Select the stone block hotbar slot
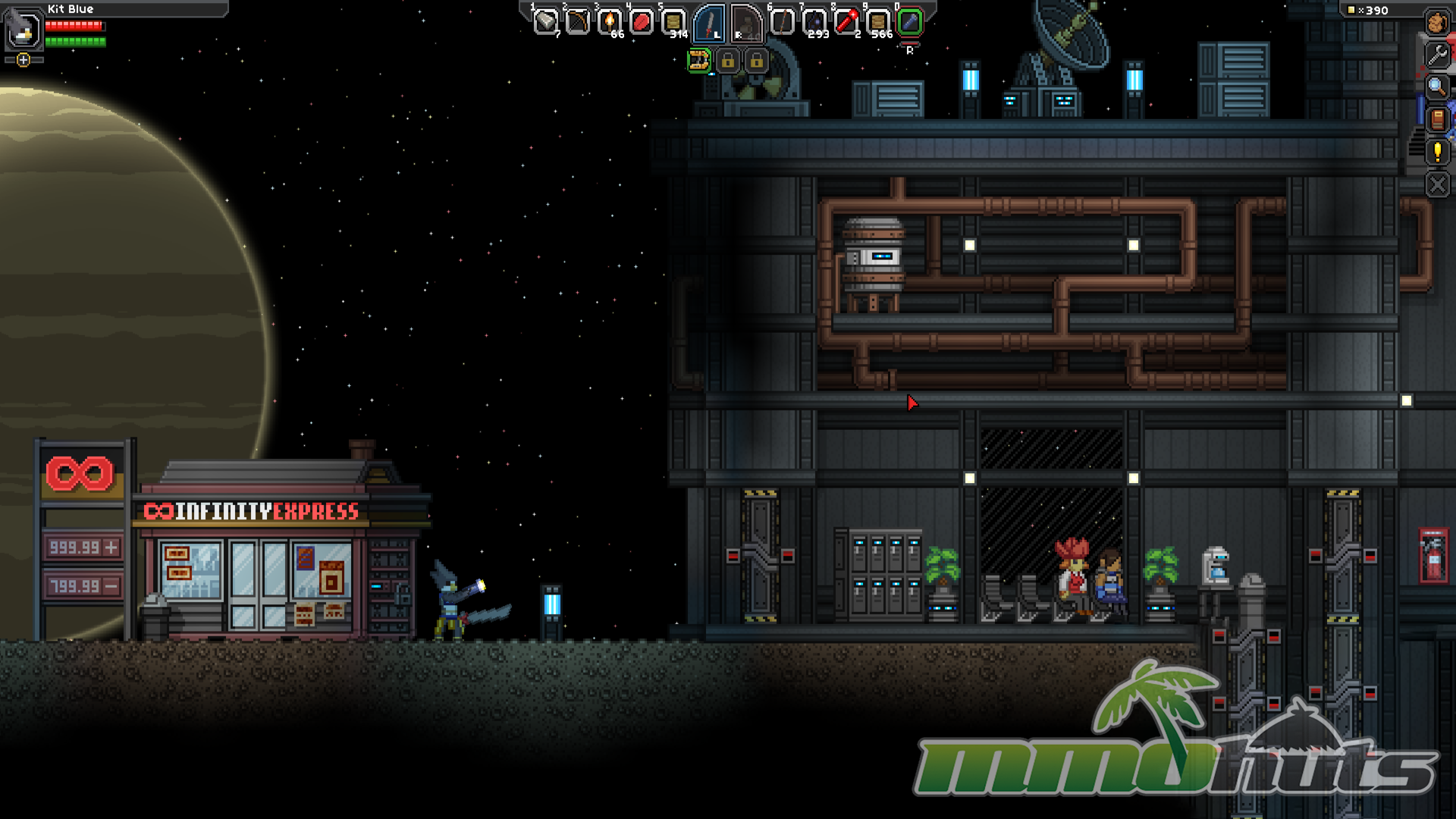This screenshot has width=1456, height=819. point(545,22)
